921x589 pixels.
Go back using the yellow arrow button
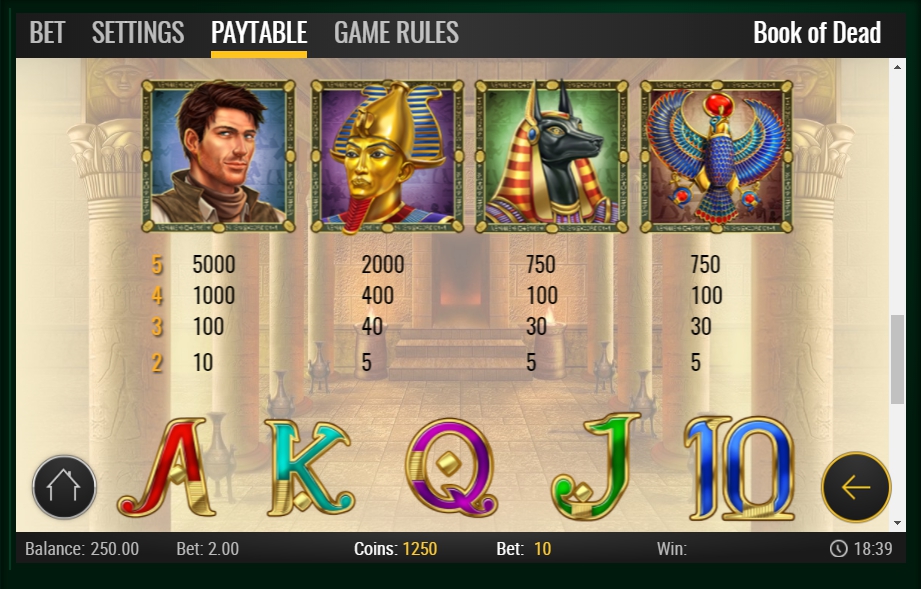point(856,488)
